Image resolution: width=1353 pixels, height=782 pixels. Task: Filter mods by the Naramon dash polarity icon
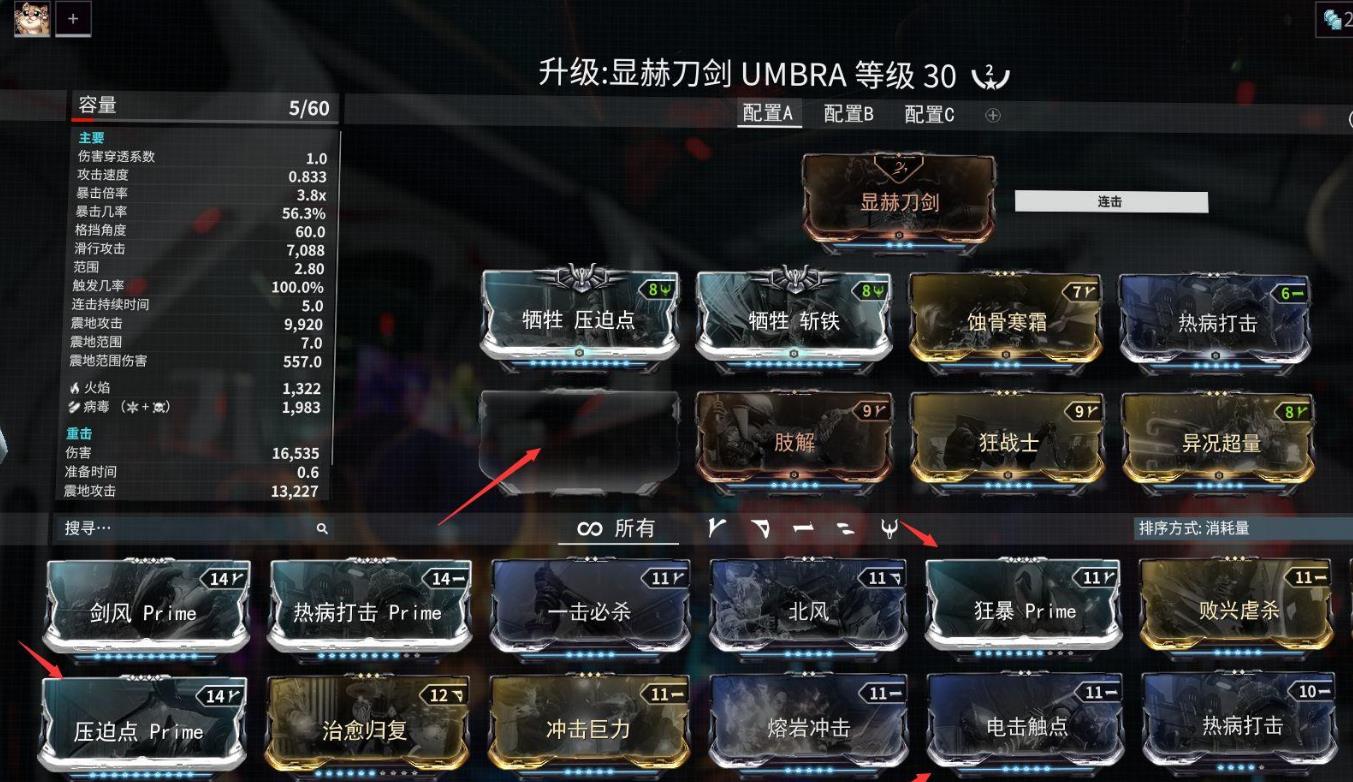click(x=803, y=529)
